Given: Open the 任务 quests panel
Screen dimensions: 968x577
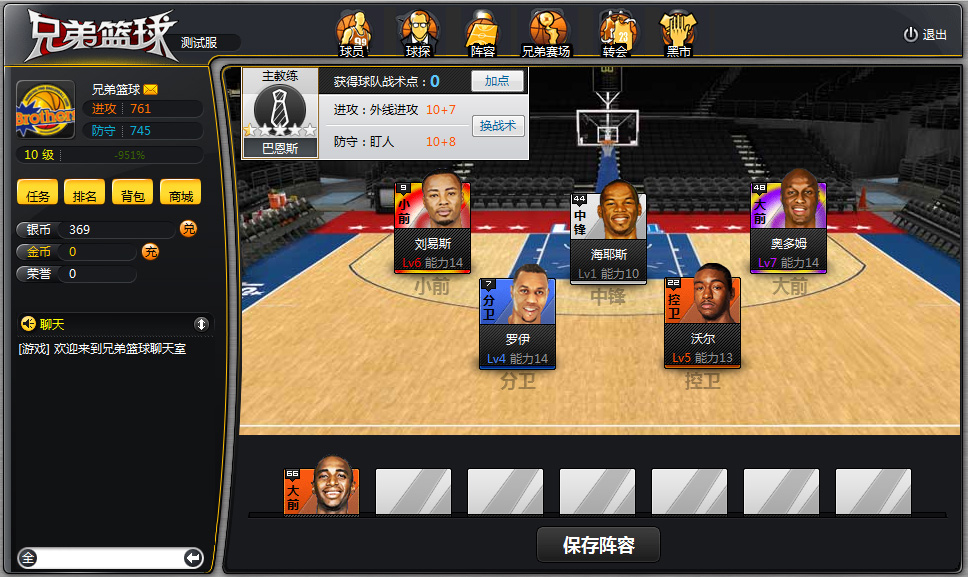Looking at the screenshot, I should (x=39, y=195).
